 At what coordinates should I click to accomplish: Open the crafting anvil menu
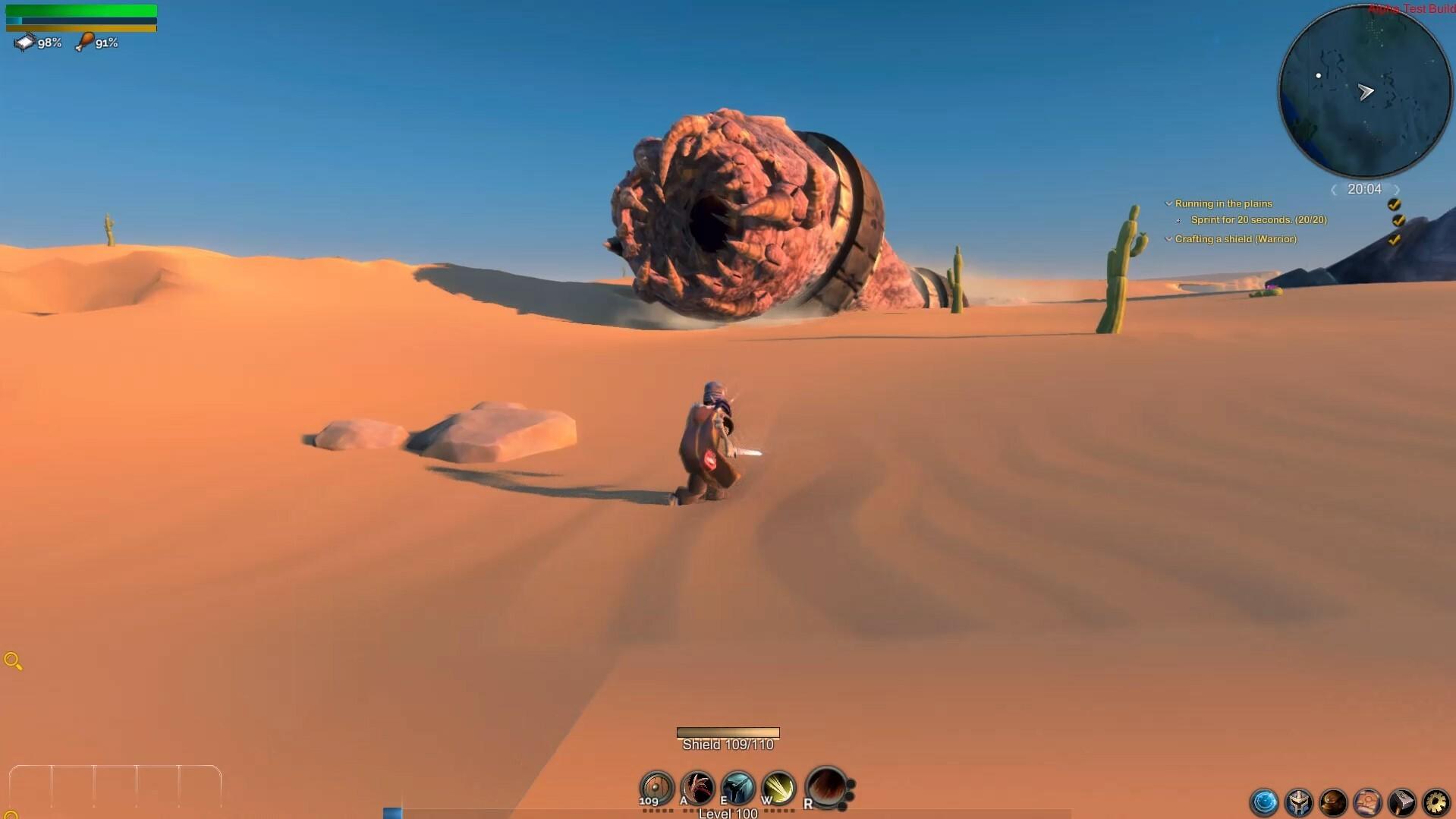coord(1401,802)
